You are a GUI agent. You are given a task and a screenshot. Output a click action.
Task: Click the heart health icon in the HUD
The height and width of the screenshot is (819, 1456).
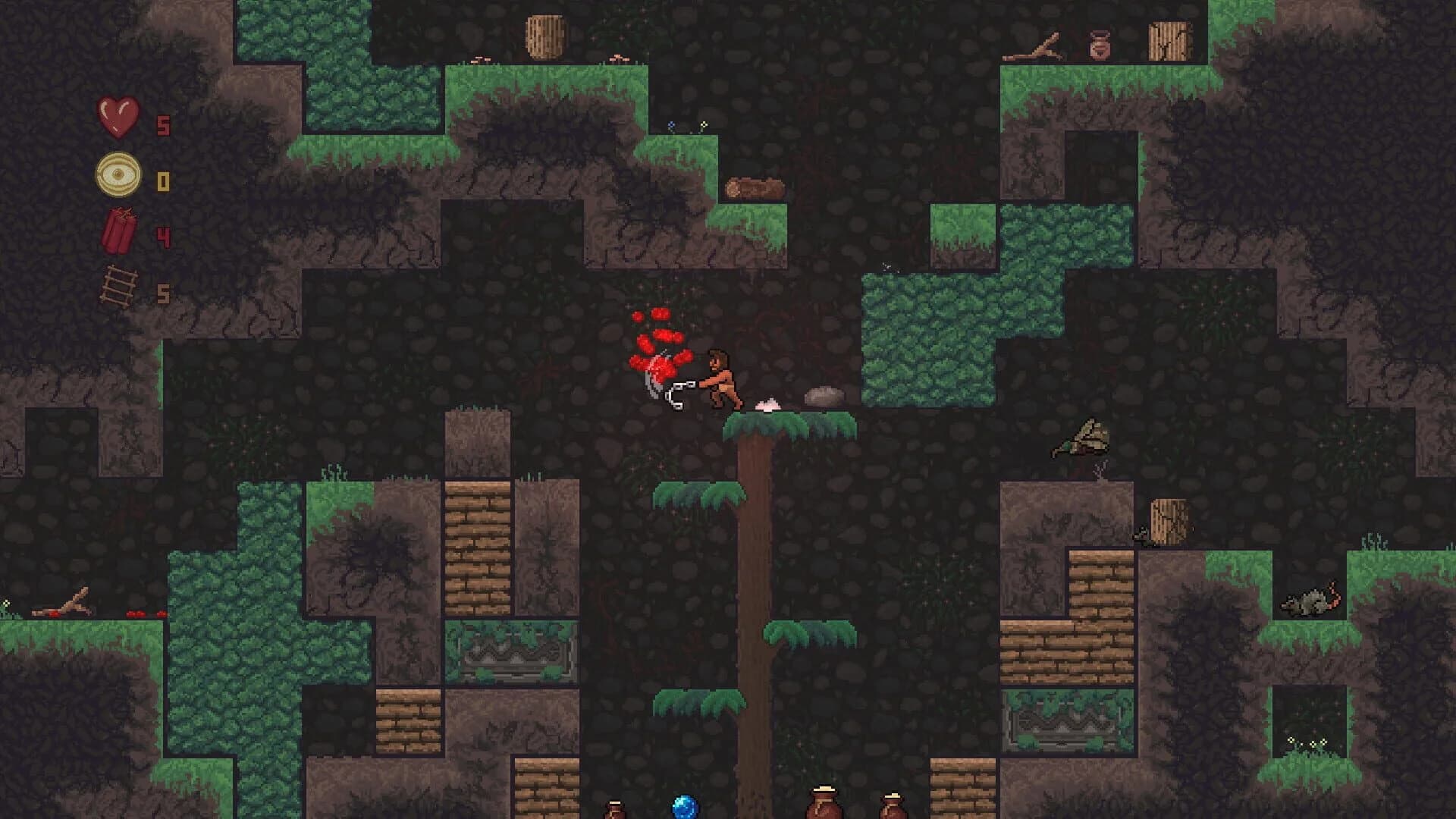[118, 118]
